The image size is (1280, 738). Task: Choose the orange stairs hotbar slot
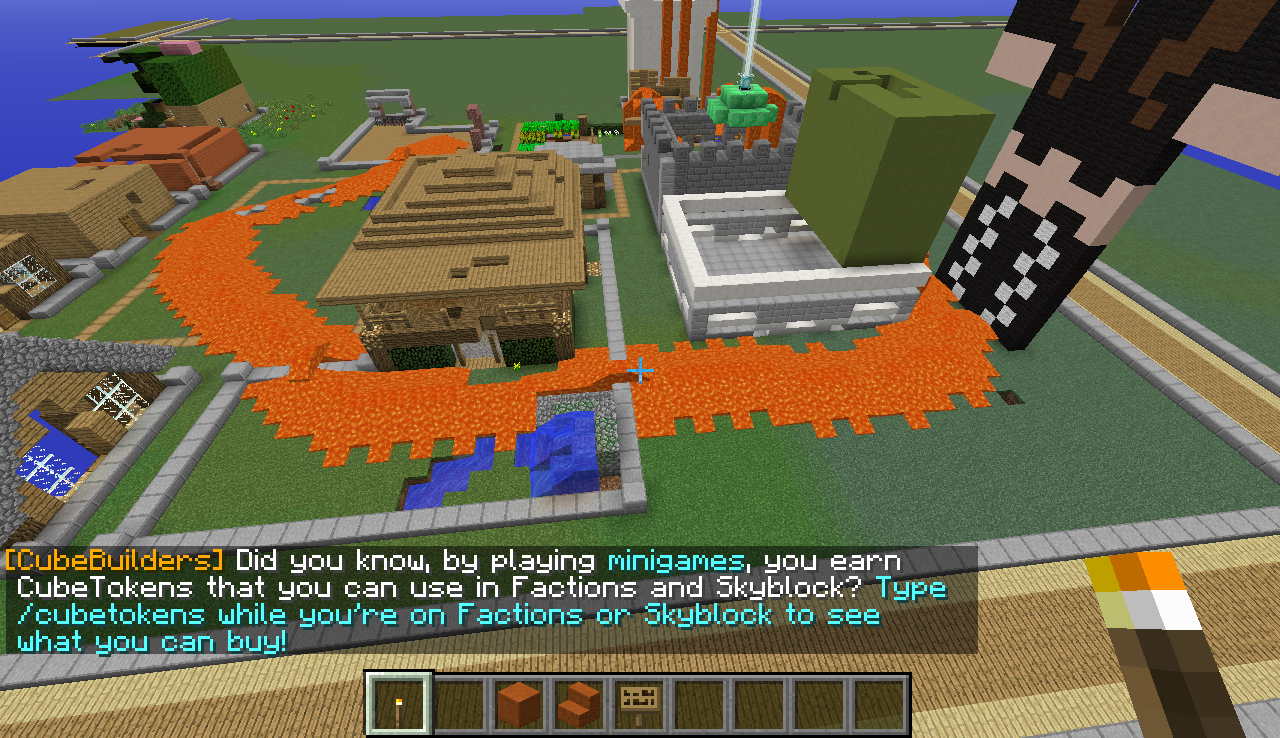[x=578, y=704]
